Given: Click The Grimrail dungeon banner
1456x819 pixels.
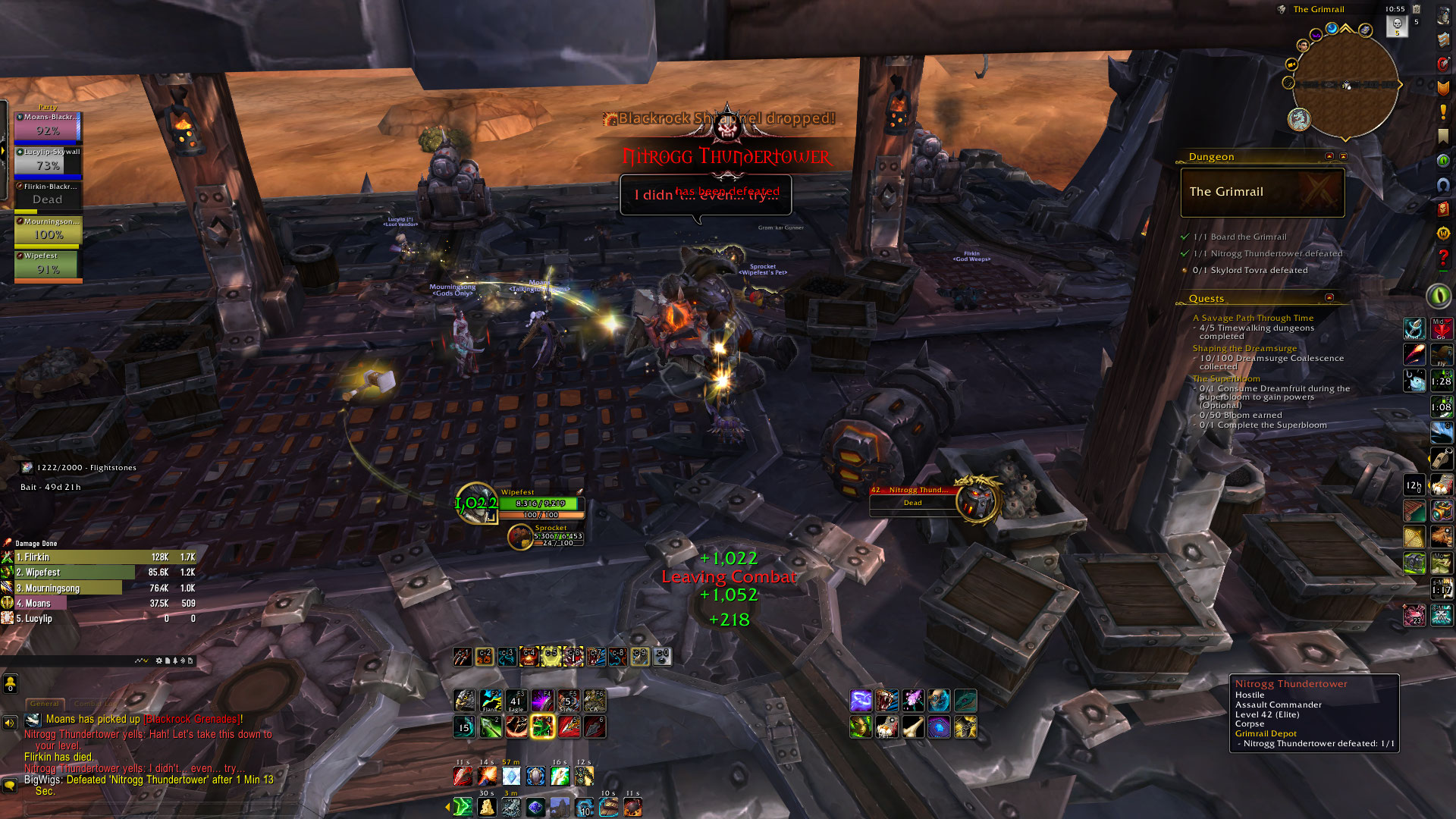Looking at the screenshot, I should (x=1263, y=192).
